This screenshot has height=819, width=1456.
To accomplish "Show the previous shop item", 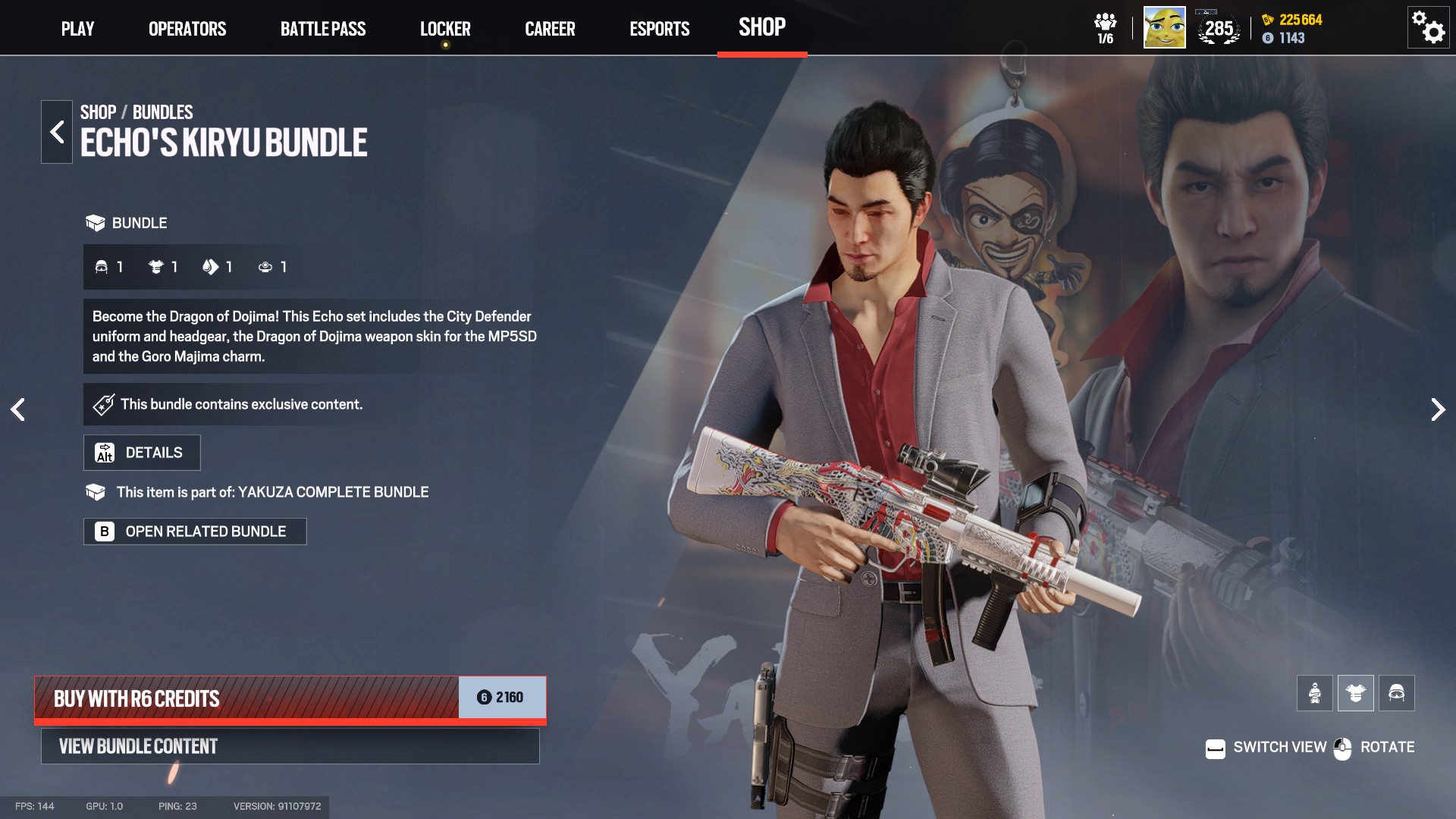I will (x=18, y=409).
